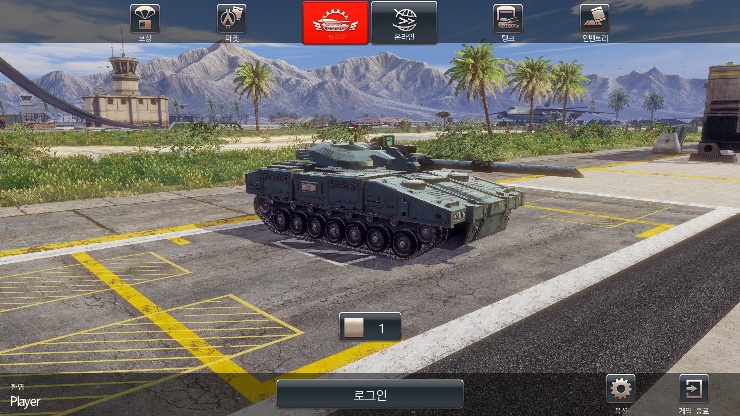This screenshot has height=416, width=740.
Task: Open the compass-and-papers menu icon
Action: pos(232,20)
